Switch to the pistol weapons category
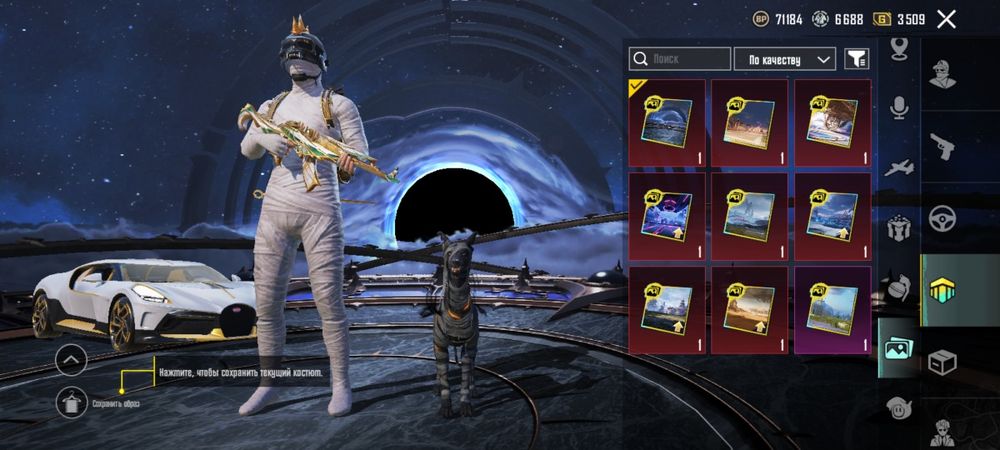This screenshot has width=1000, height=450. click(x=942, y=145)
